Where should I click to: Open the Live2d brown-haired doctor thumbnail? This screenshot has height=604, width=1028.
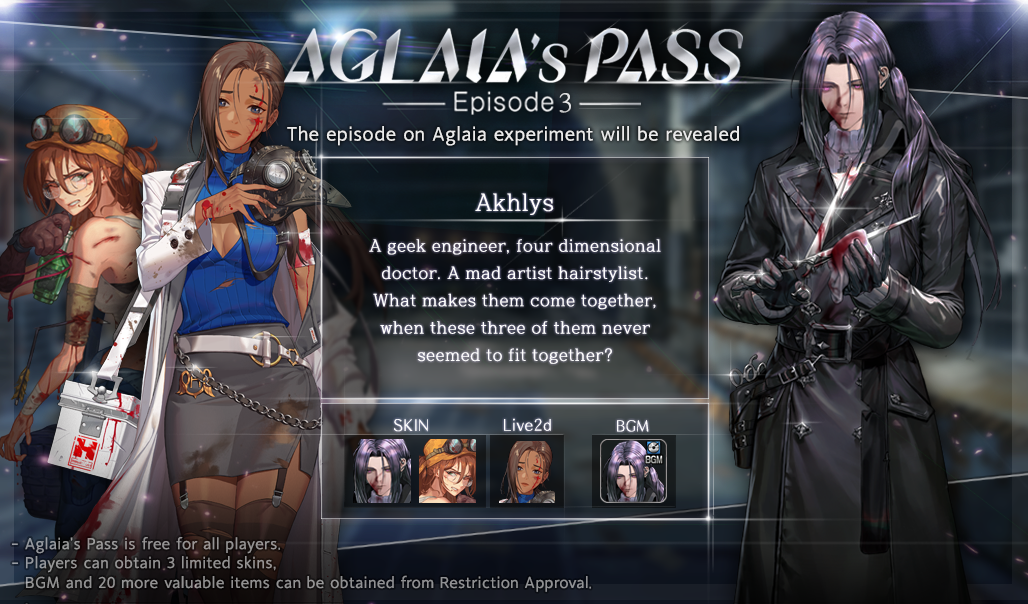point(527,471)
